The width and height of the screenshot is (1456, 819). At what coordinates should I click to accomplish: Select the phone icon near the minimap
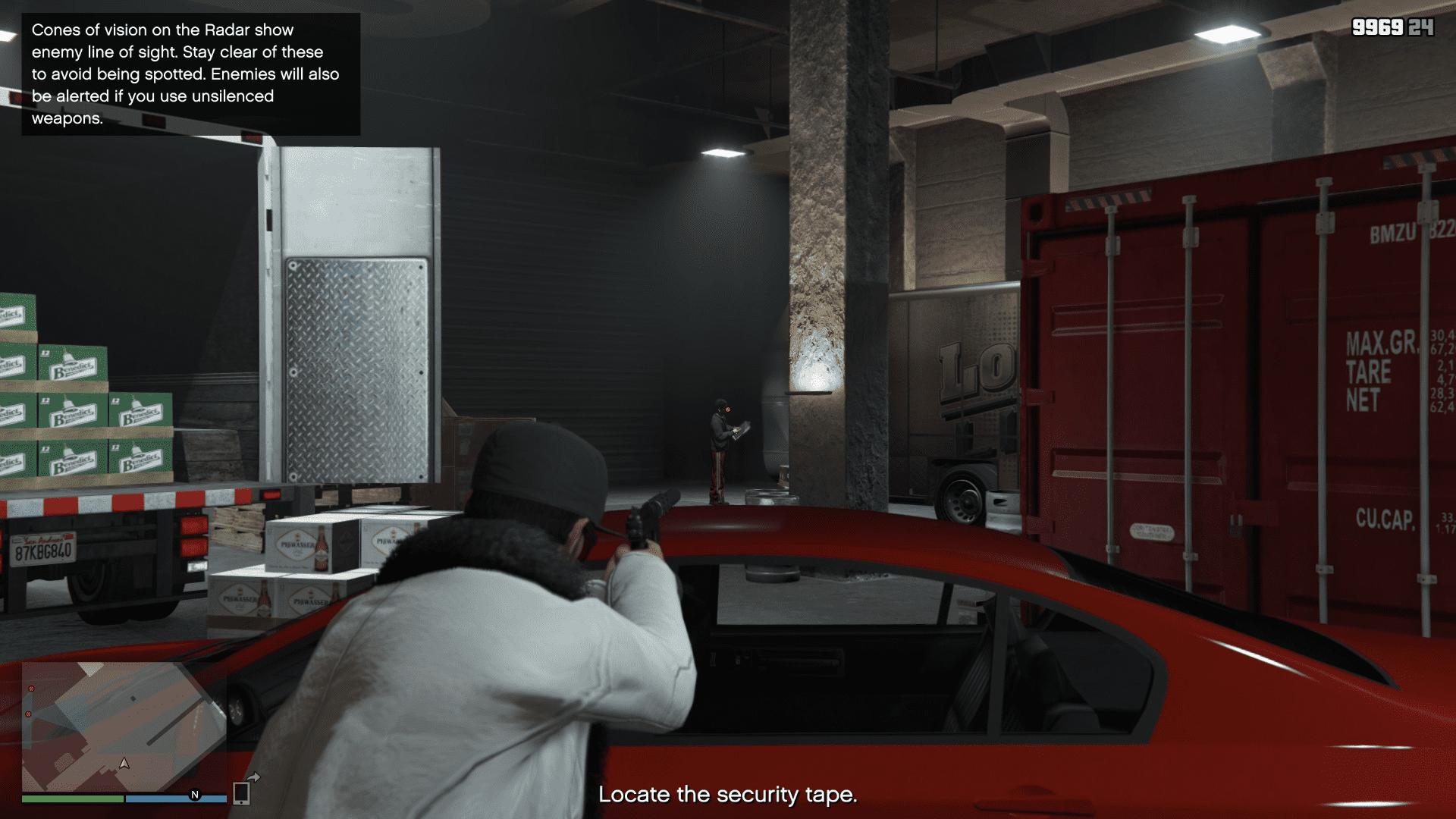click(241, 794)
